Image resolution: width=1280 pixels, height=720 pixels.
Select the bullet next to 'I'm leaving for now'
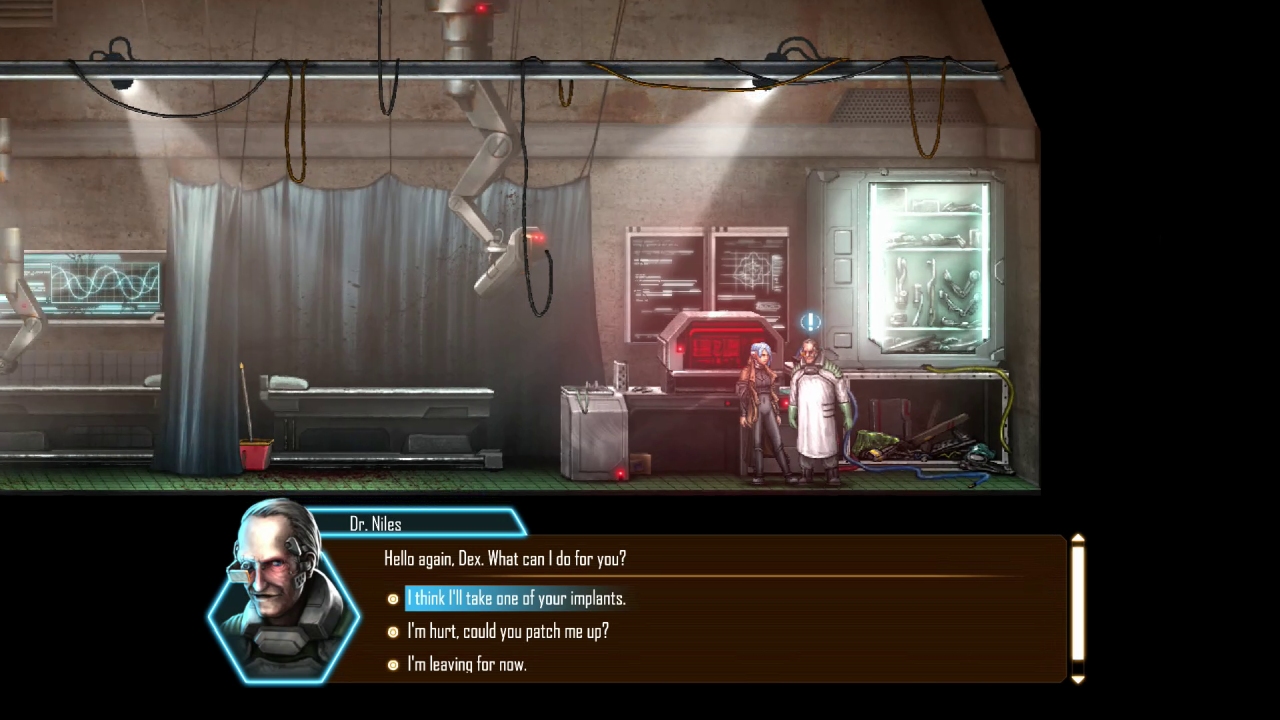coord(393,665)
